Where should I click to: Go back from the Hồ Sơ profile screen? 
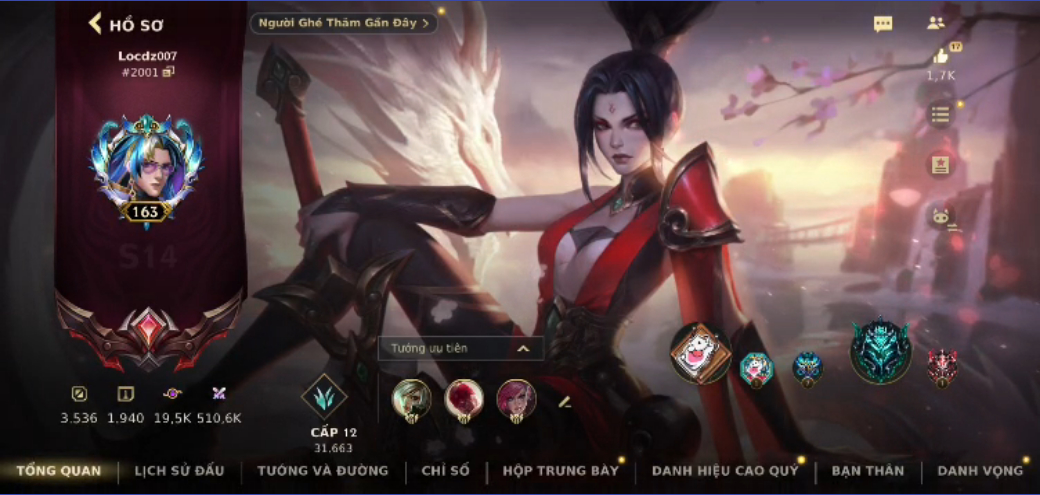pos(97,24)
